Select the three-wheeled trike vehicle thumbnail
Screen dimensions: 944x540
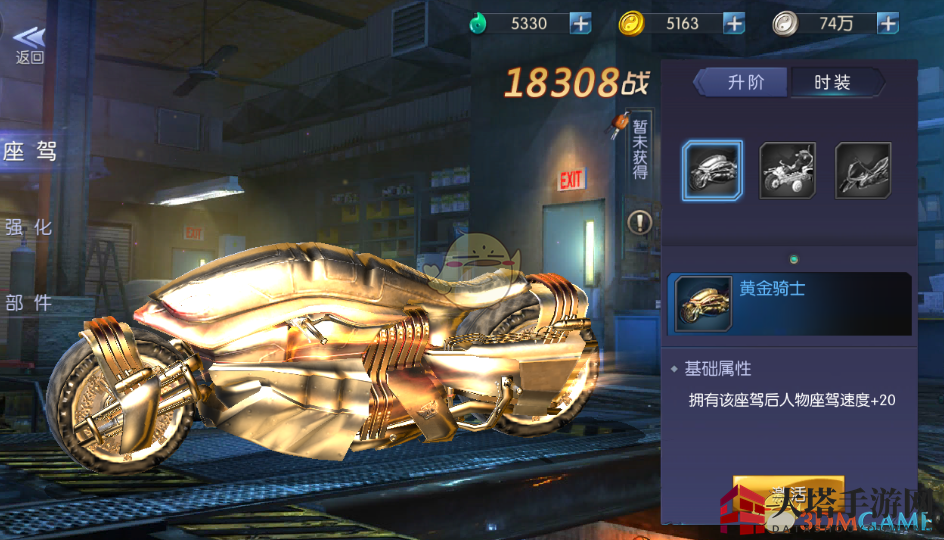coord(787,170)
